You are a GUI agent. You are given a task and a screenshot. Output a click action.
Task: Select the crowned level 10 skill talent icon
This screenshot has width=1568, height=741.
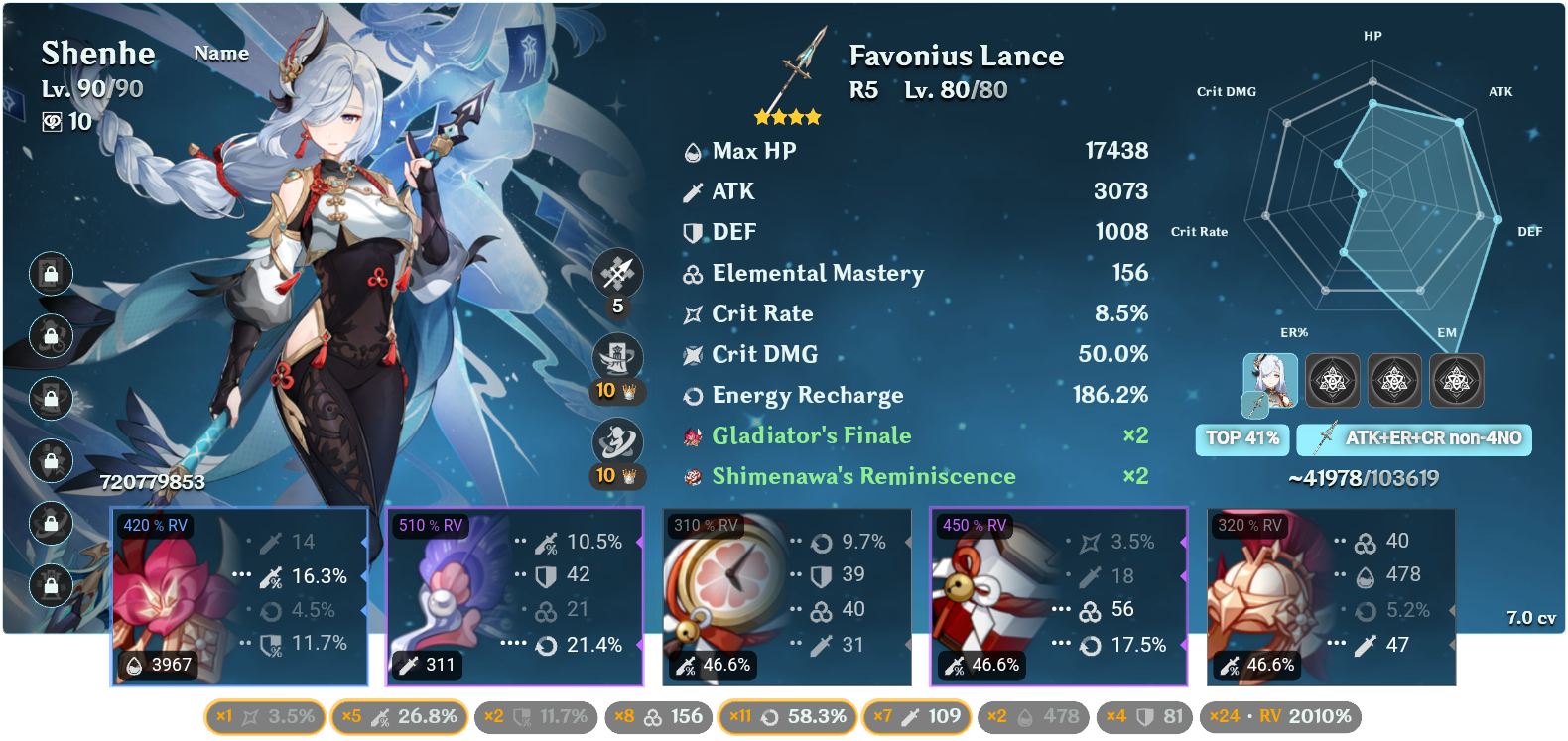pyautogui.click(x=617, y=357)
